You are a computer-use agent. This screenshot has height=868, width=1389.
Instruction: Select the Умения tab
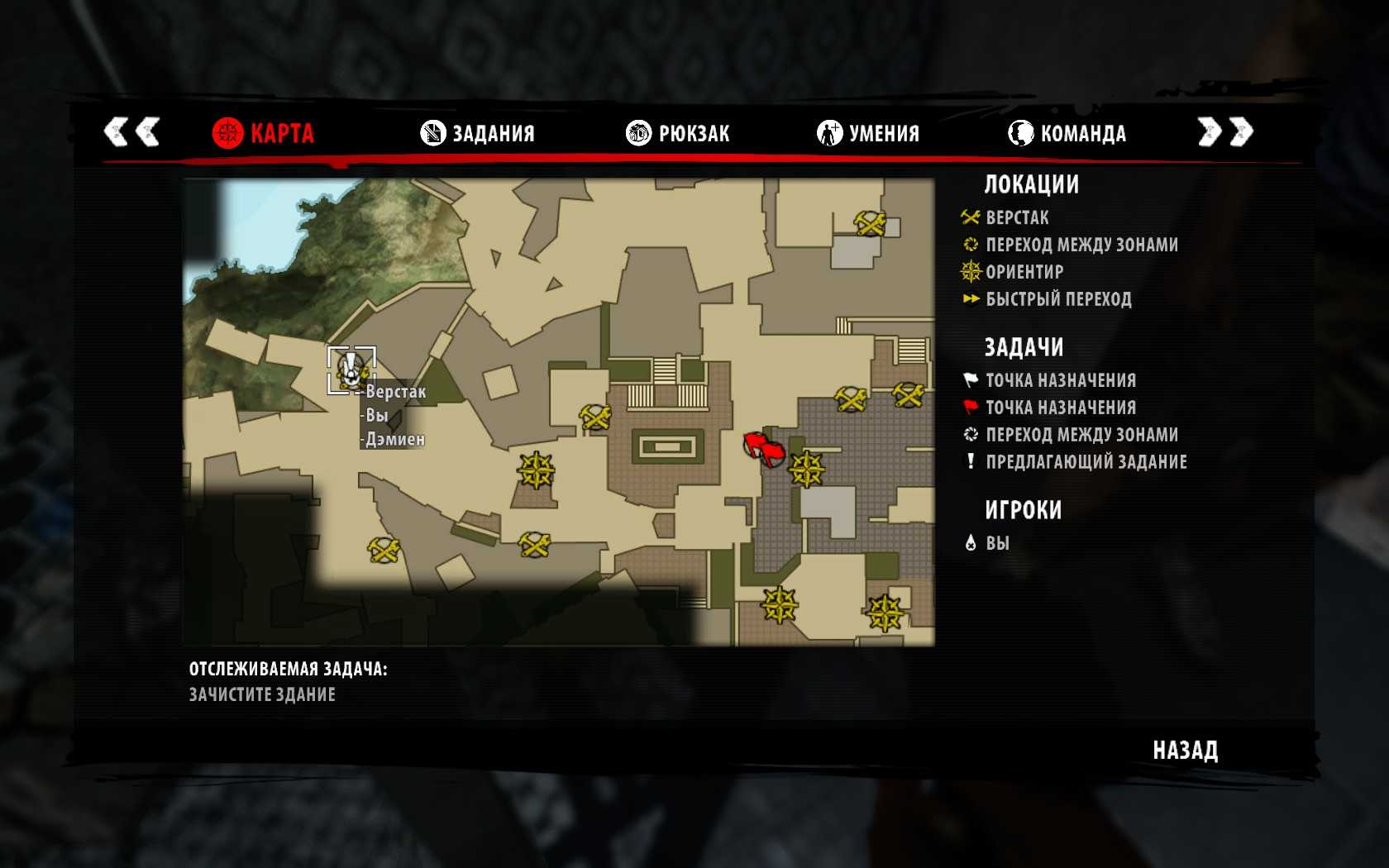click(x=868, y=133)
